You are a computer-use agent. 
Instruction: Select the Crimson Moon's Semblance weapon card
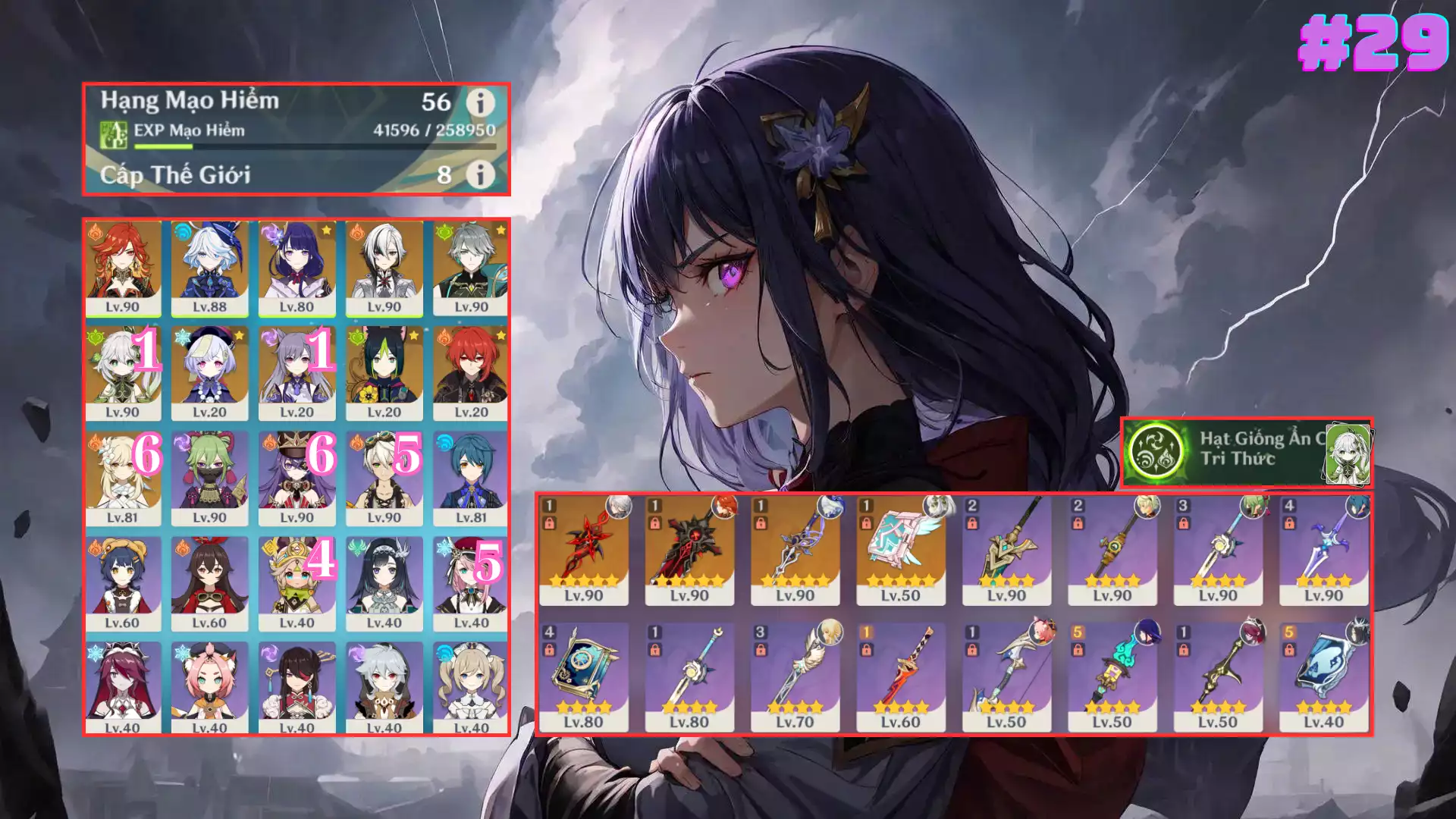pyautogui.click(x=583, y=550)
